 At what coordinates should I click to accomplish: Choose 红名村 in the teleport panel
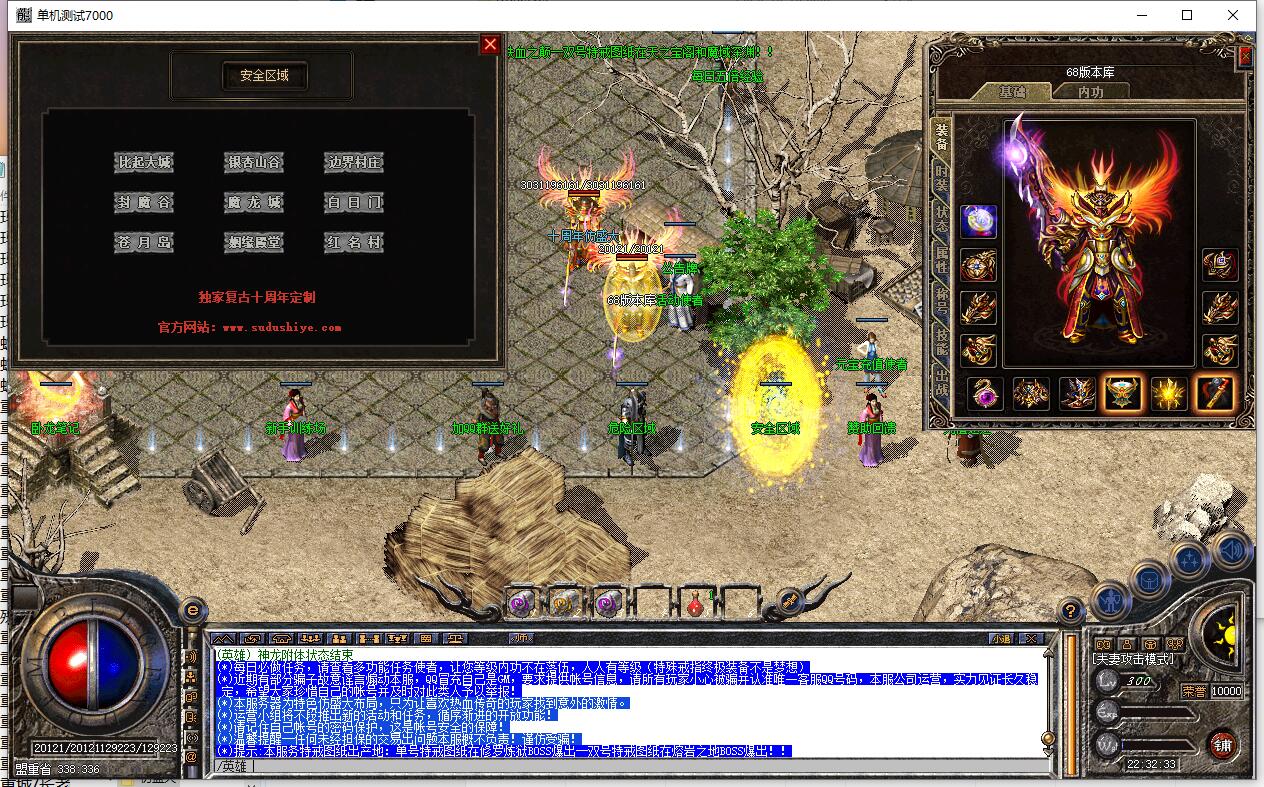tap(354, 243)
